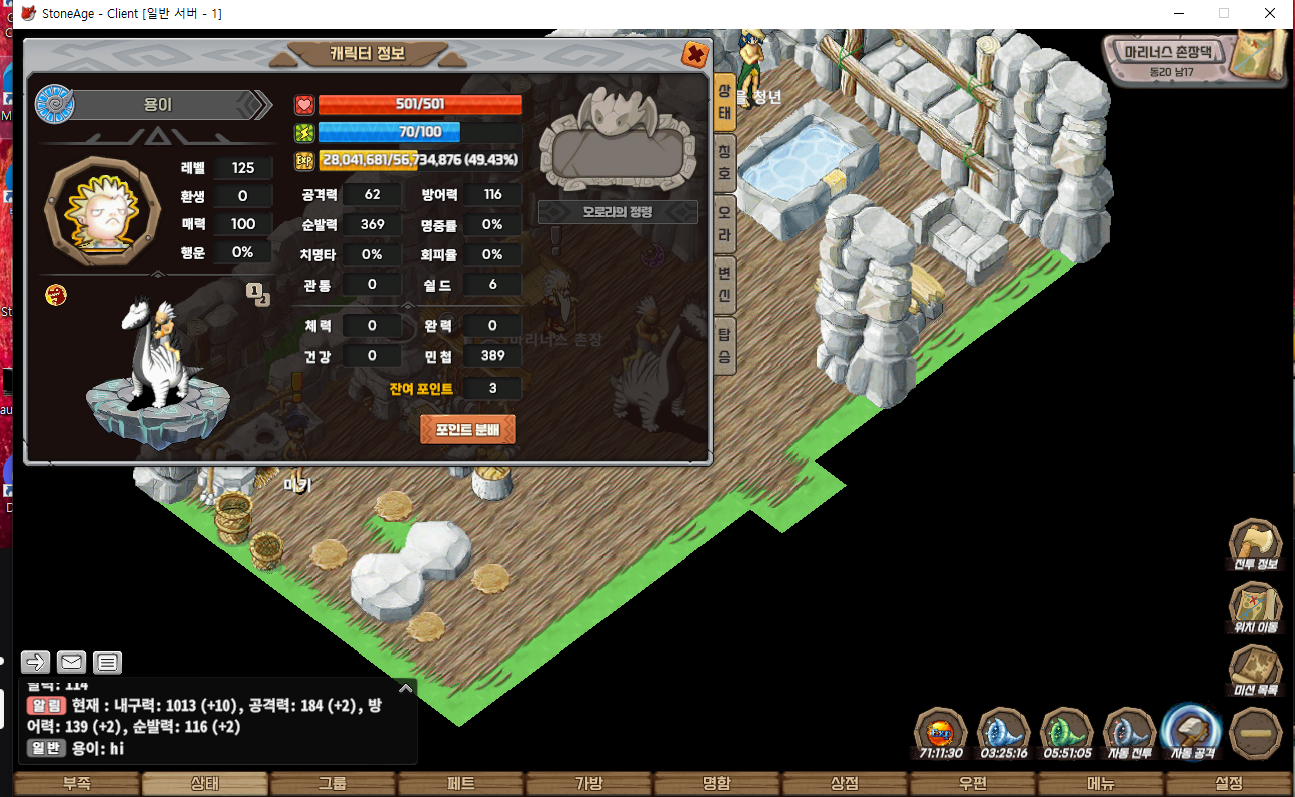Screen dimensions: 1295x797
Task: Show the 미션 목록 mission list
Action: pyautogui.click(x=1255, y=671)
